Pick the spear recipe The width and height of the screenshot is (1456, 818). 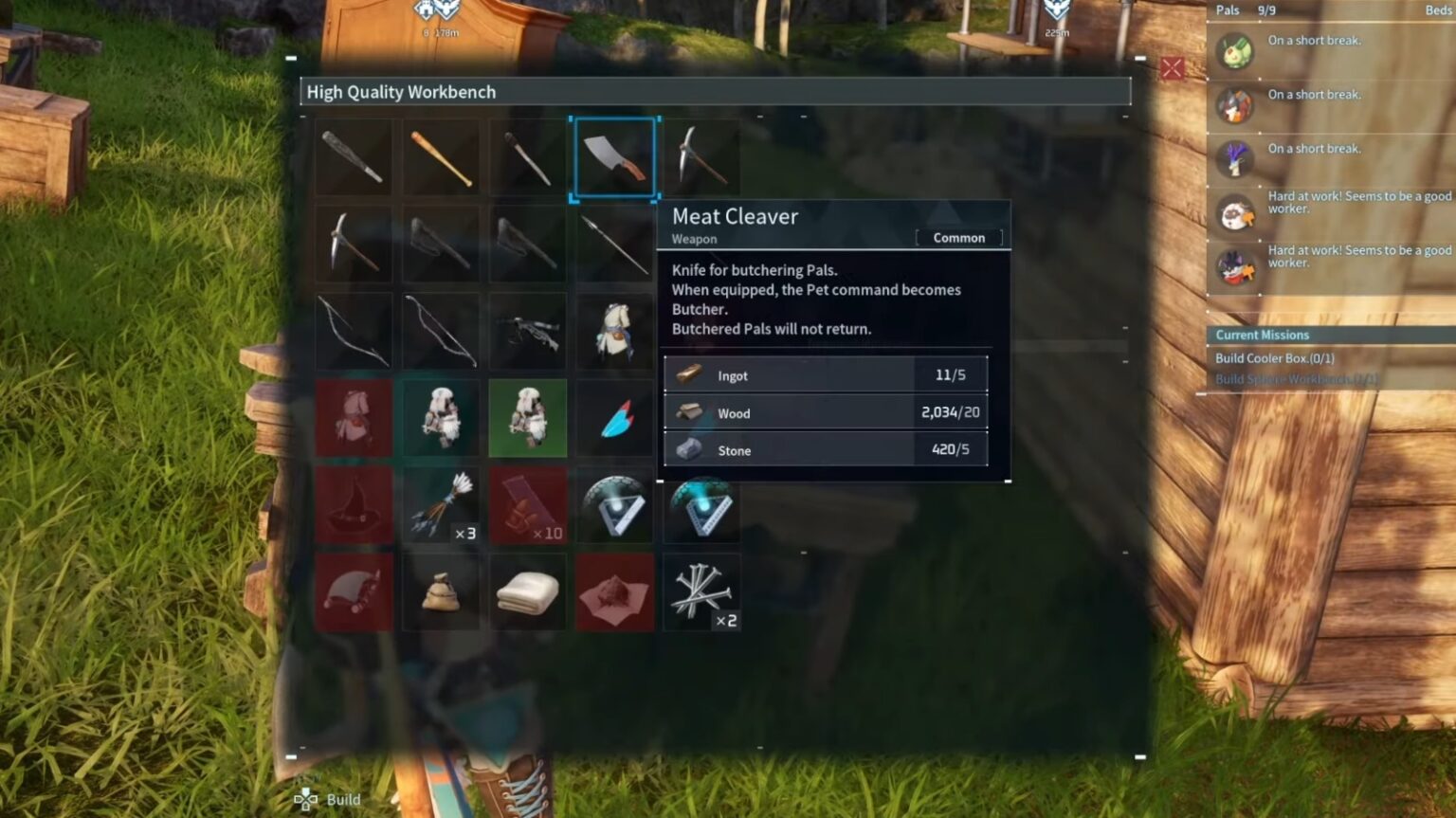tap(614, 245)
